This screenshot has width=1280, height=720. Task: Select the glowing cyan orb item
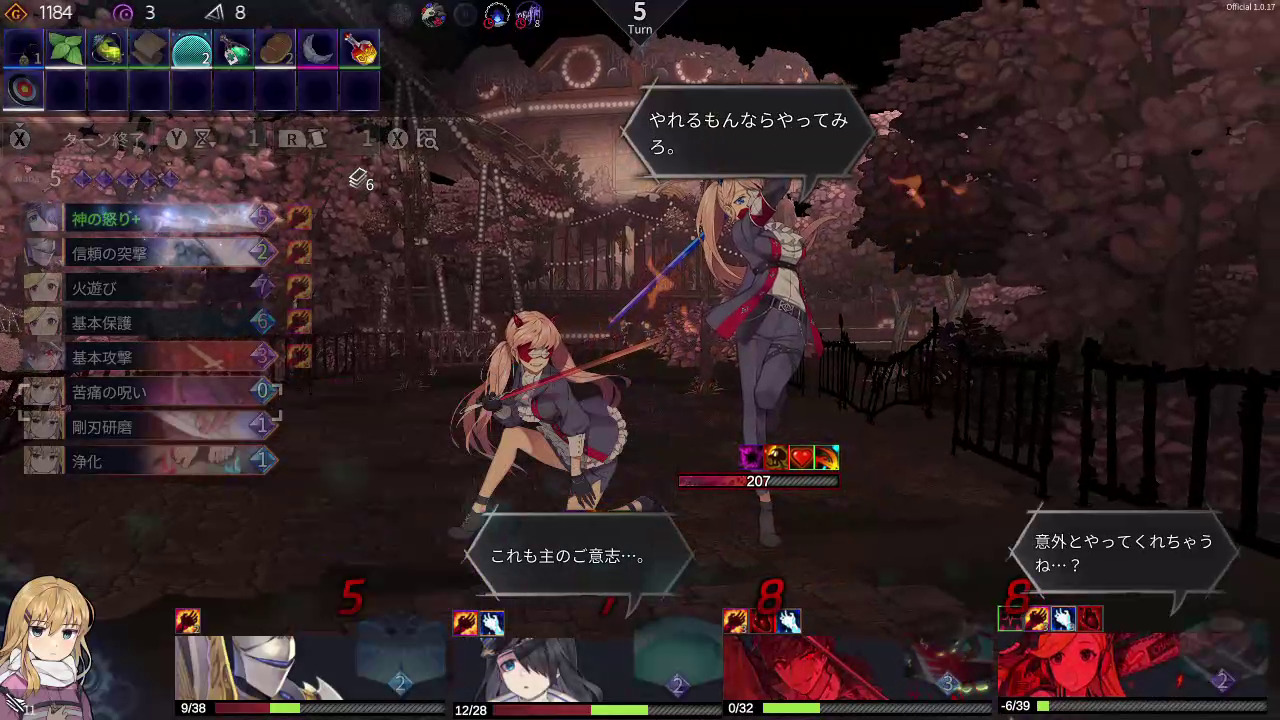189,50
